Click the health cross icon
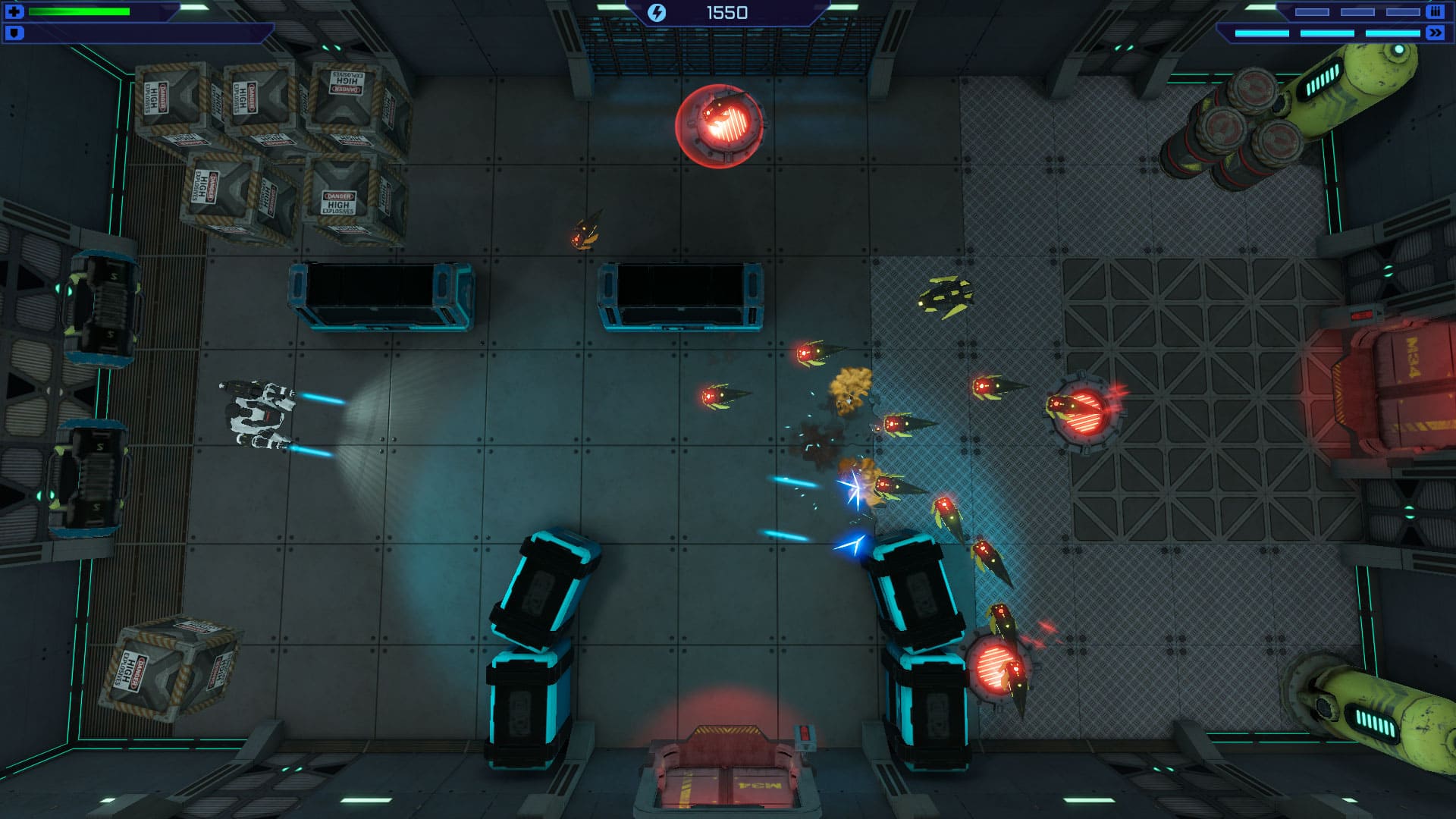The height and width of the screenshot is (819, 1456). pos(14,11)
